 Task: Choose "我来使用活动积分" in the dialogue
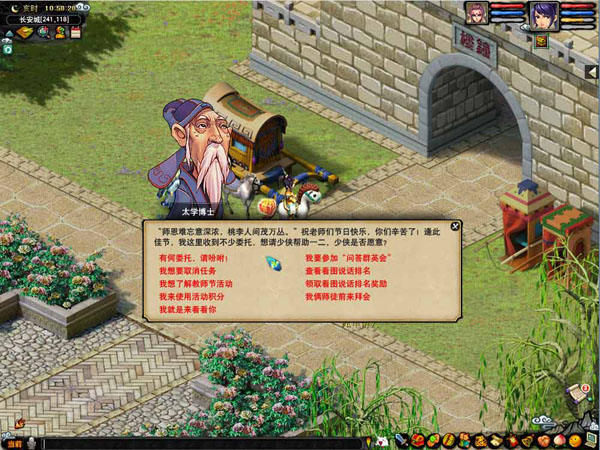190,297
